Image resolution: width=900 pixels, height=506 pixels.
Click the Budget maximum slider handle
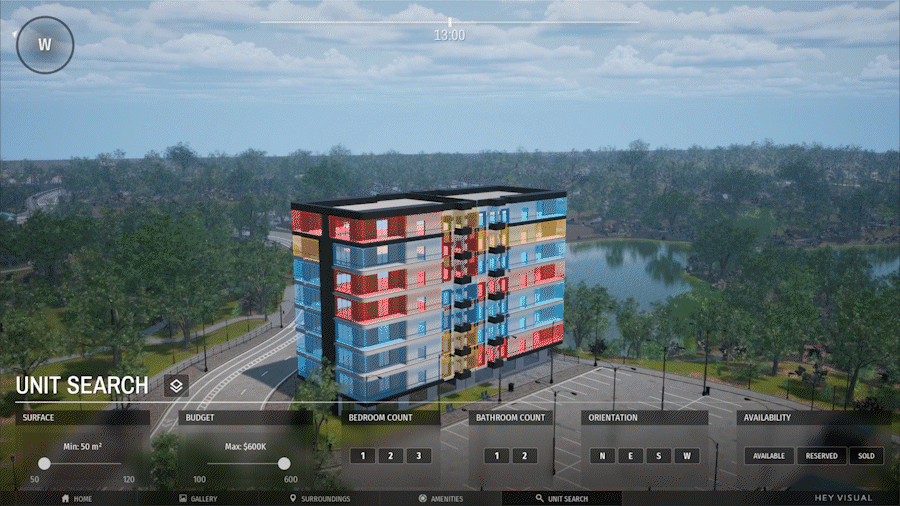[x=284, y=463]
